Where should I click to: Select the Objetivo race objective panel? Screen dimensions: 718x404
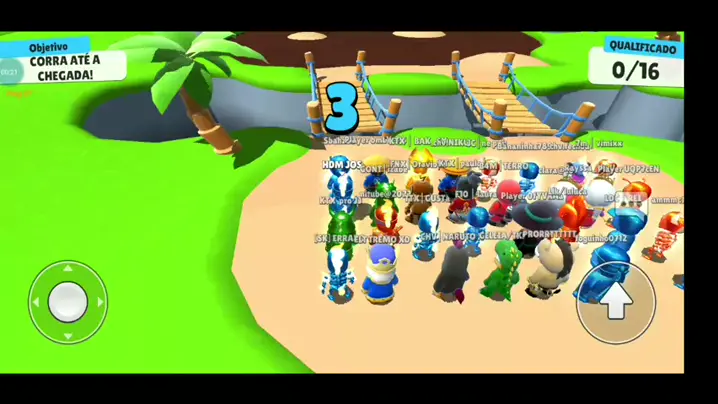tap(65, 62)
